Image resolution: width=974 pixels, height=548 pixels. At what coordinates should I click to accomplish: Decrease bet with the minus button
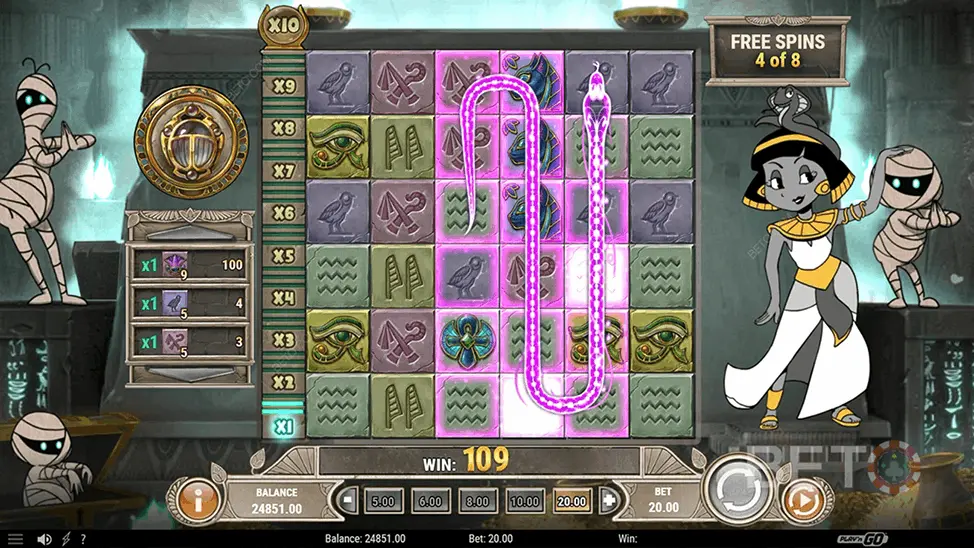(348, 500)
